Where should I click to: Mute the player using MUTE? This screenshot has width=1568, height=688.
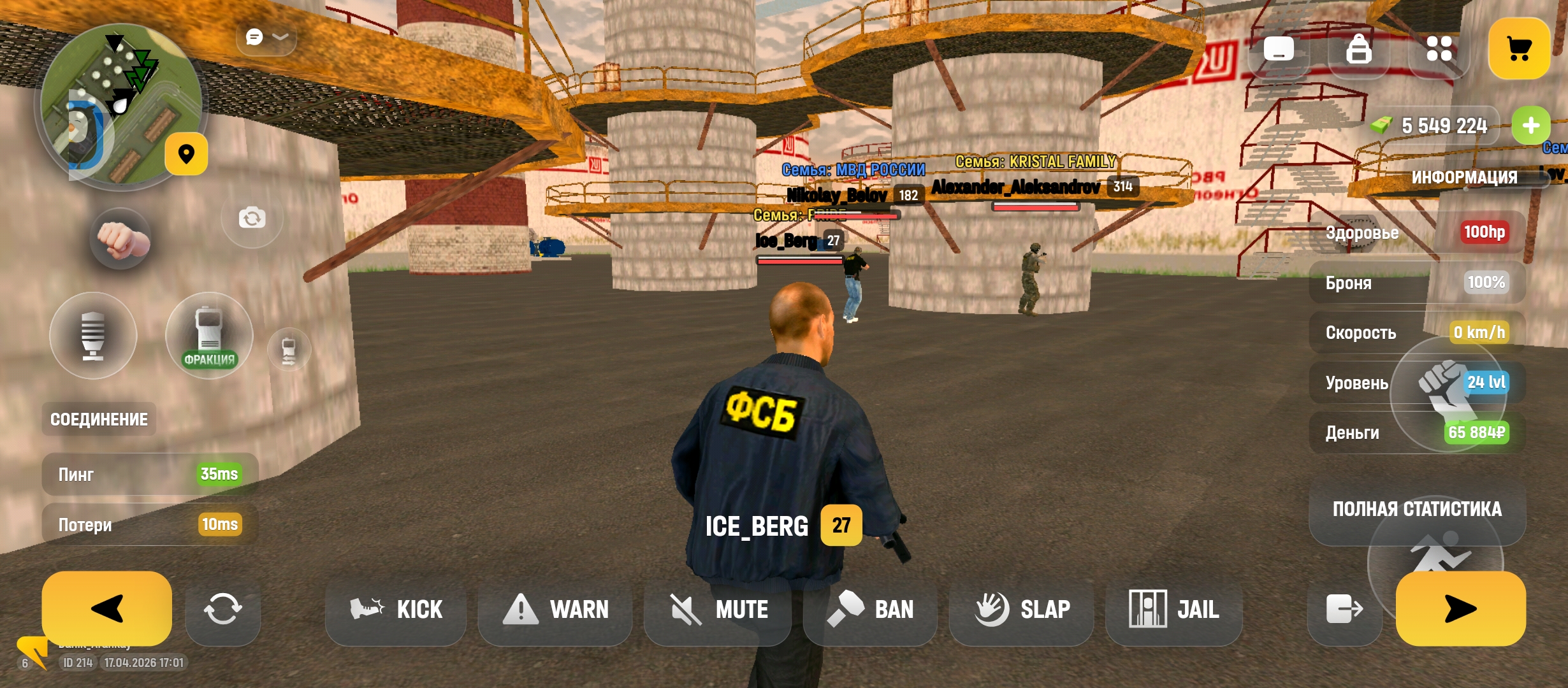coord(718,610)
